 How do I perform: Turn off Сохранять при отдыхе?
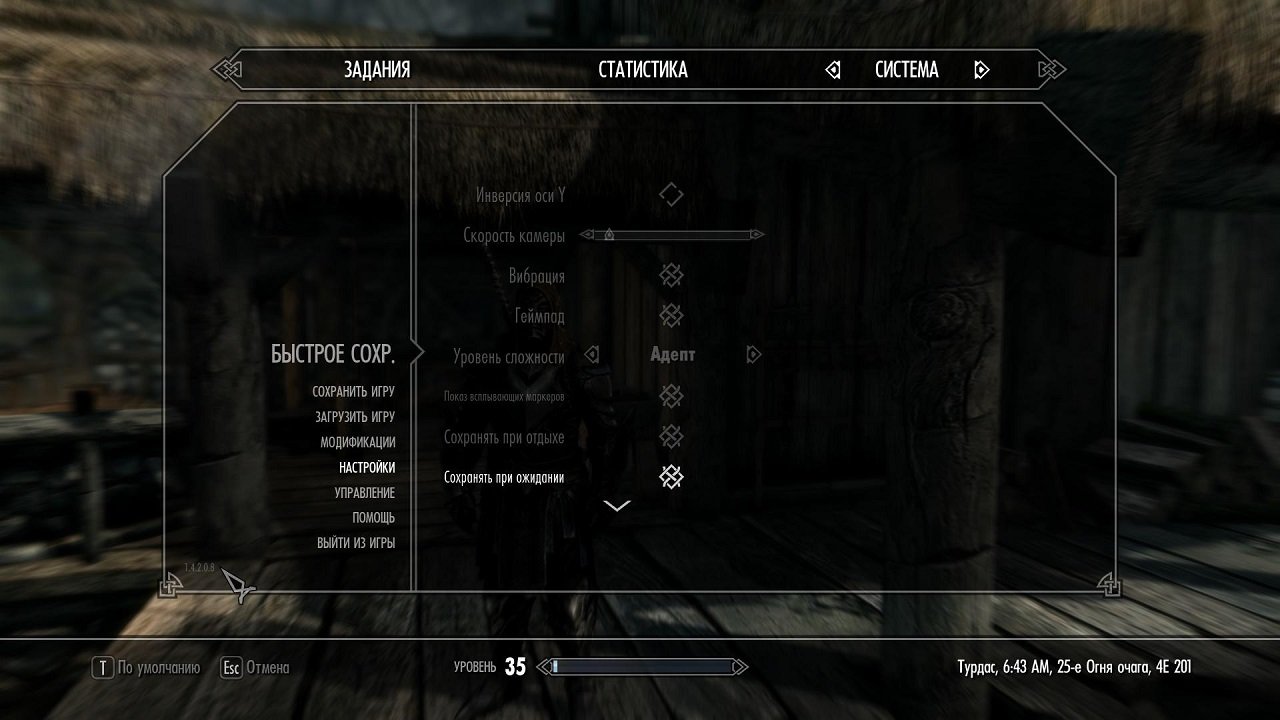(670, 437)
